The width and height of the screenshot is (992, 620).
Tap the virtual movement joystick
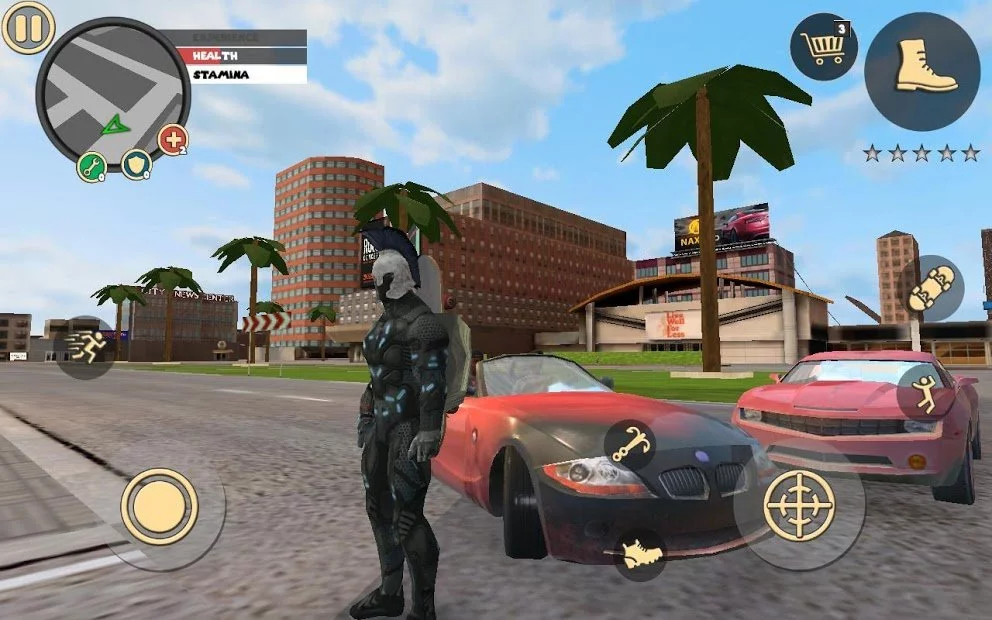(160, 507)
